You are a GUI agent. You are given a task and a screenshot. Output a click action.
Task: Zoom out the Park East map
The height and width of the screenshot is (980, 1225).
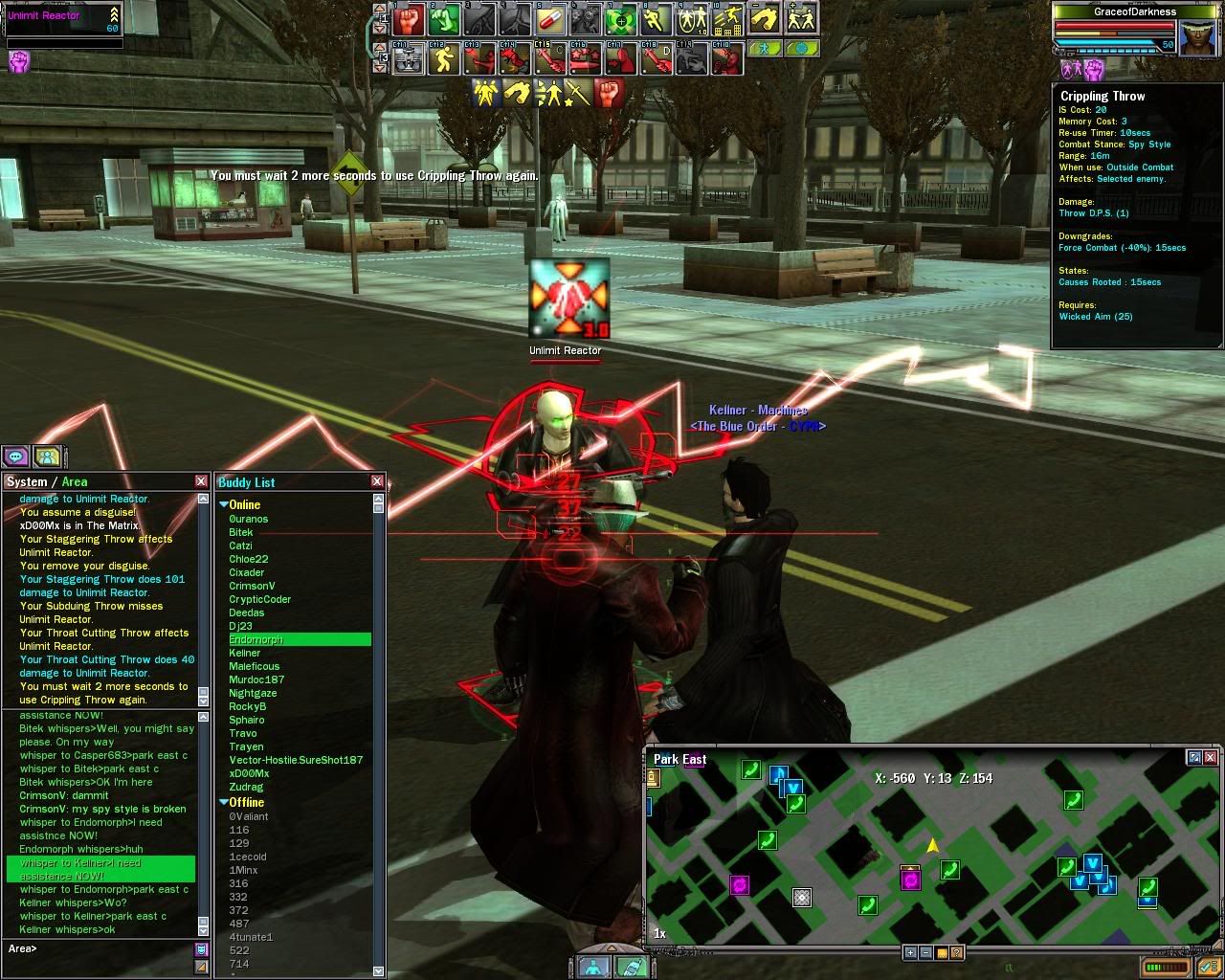coord(925,952)
